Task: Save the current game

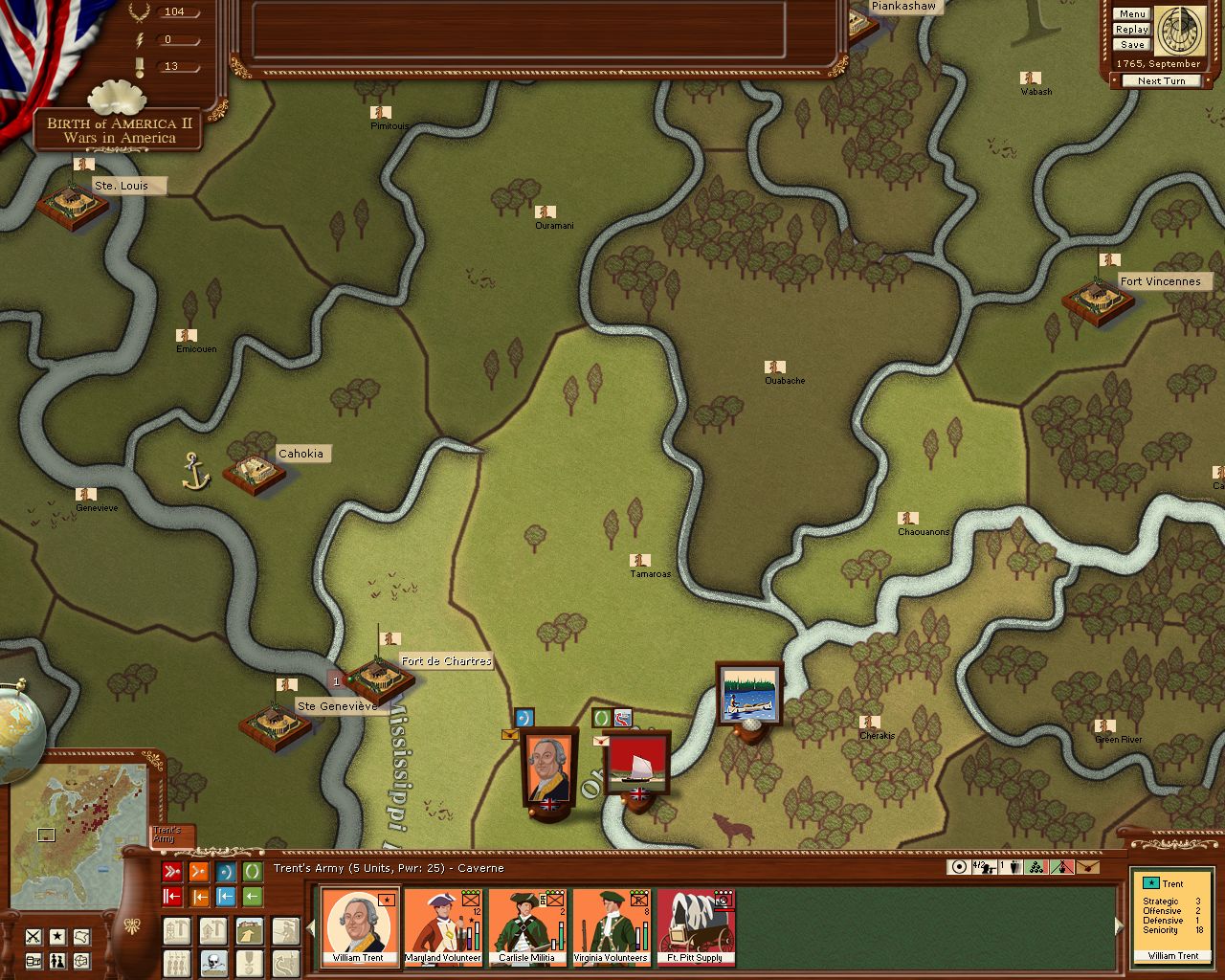Action: click(x=1132, y=45)
